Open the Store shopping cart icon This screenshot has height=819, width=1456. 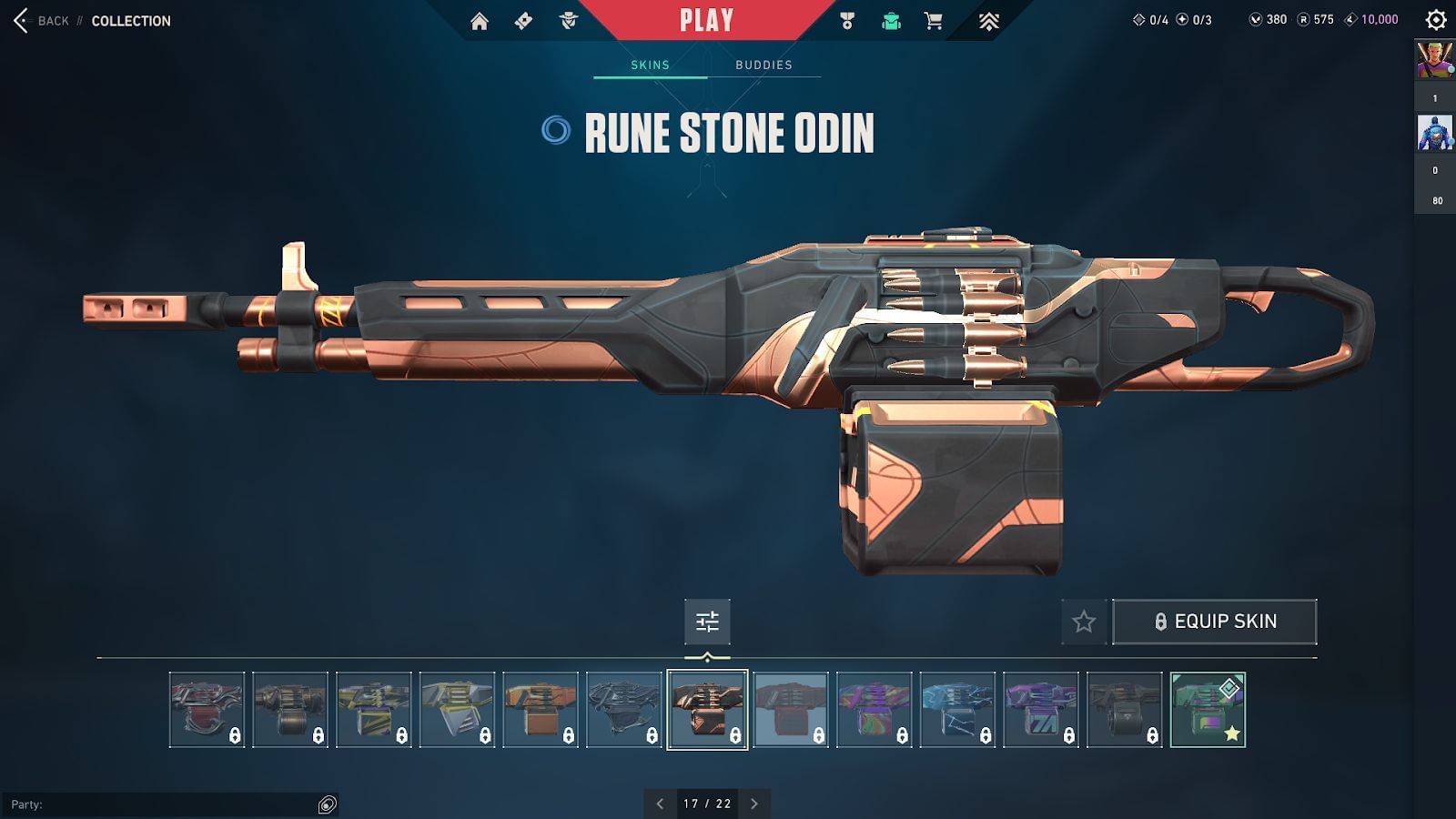pyautogui.click(x=934, y=20)
